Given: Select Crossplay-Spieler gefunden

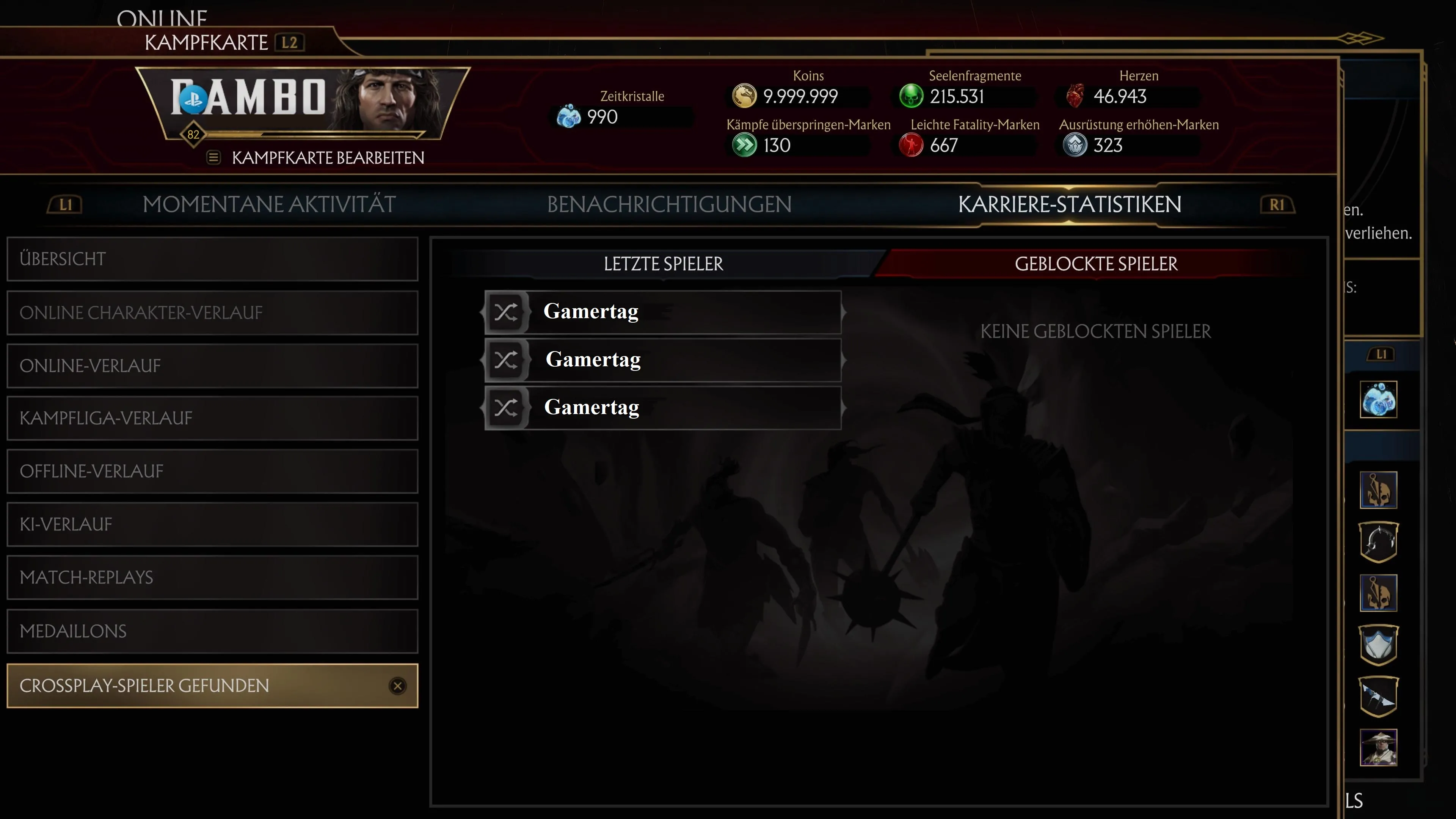Looking at the screenshot, I should [212, 686].
